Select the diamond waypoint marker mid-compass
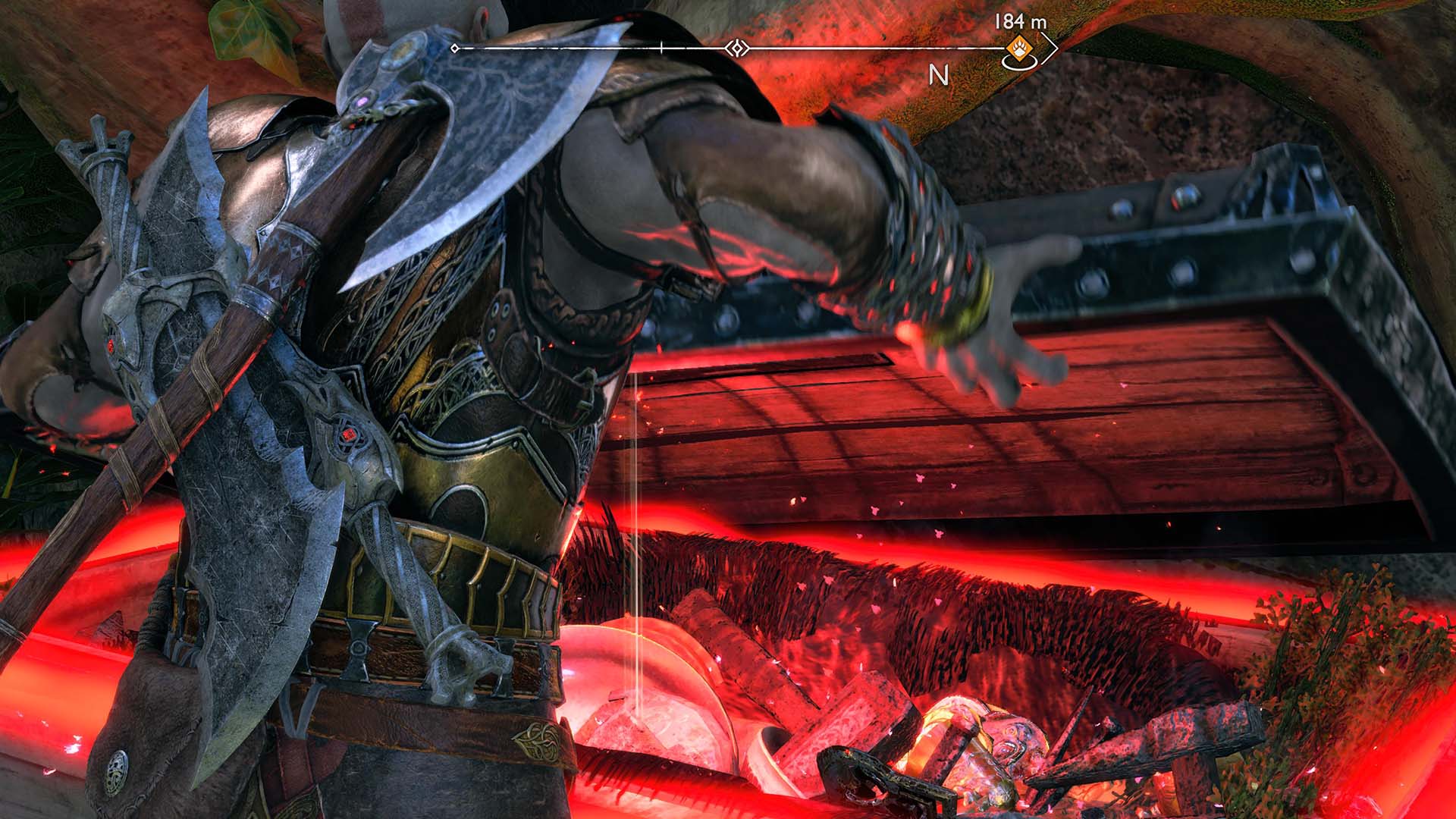This screenshot has width=1456, height=819. 736,47
